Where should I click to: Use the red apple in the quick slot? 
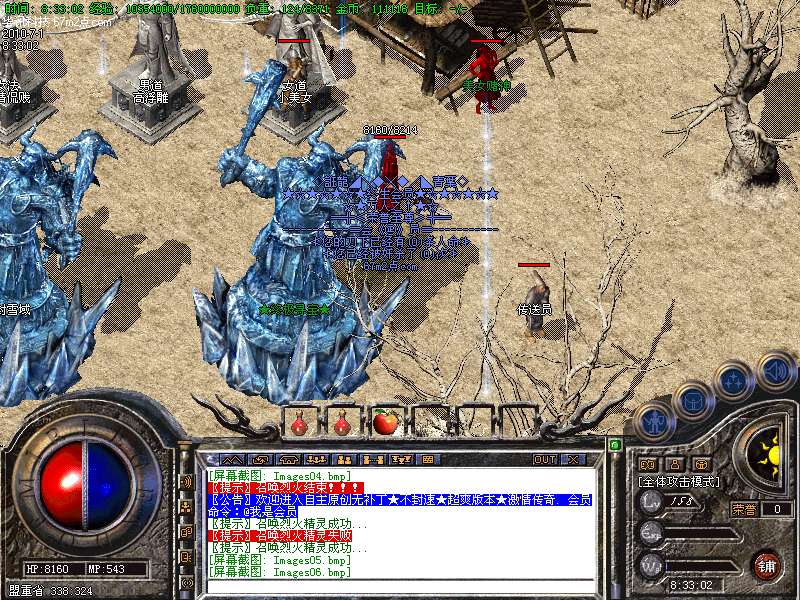384,422
